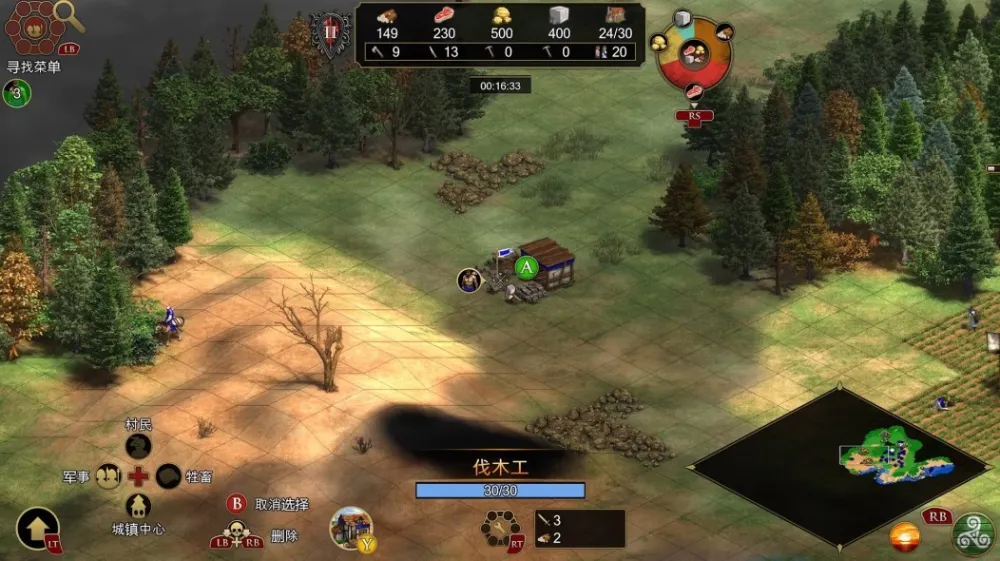
Task: Select the 村民 villager finder icon
Action: pyautogui.click(x=138, y=445)
